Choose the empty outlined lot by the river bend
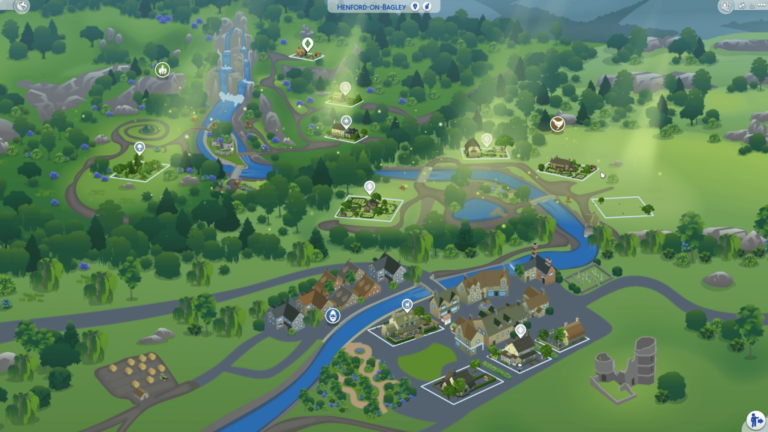The width and height of the screenshot is (768, 432). pos(622,208)
